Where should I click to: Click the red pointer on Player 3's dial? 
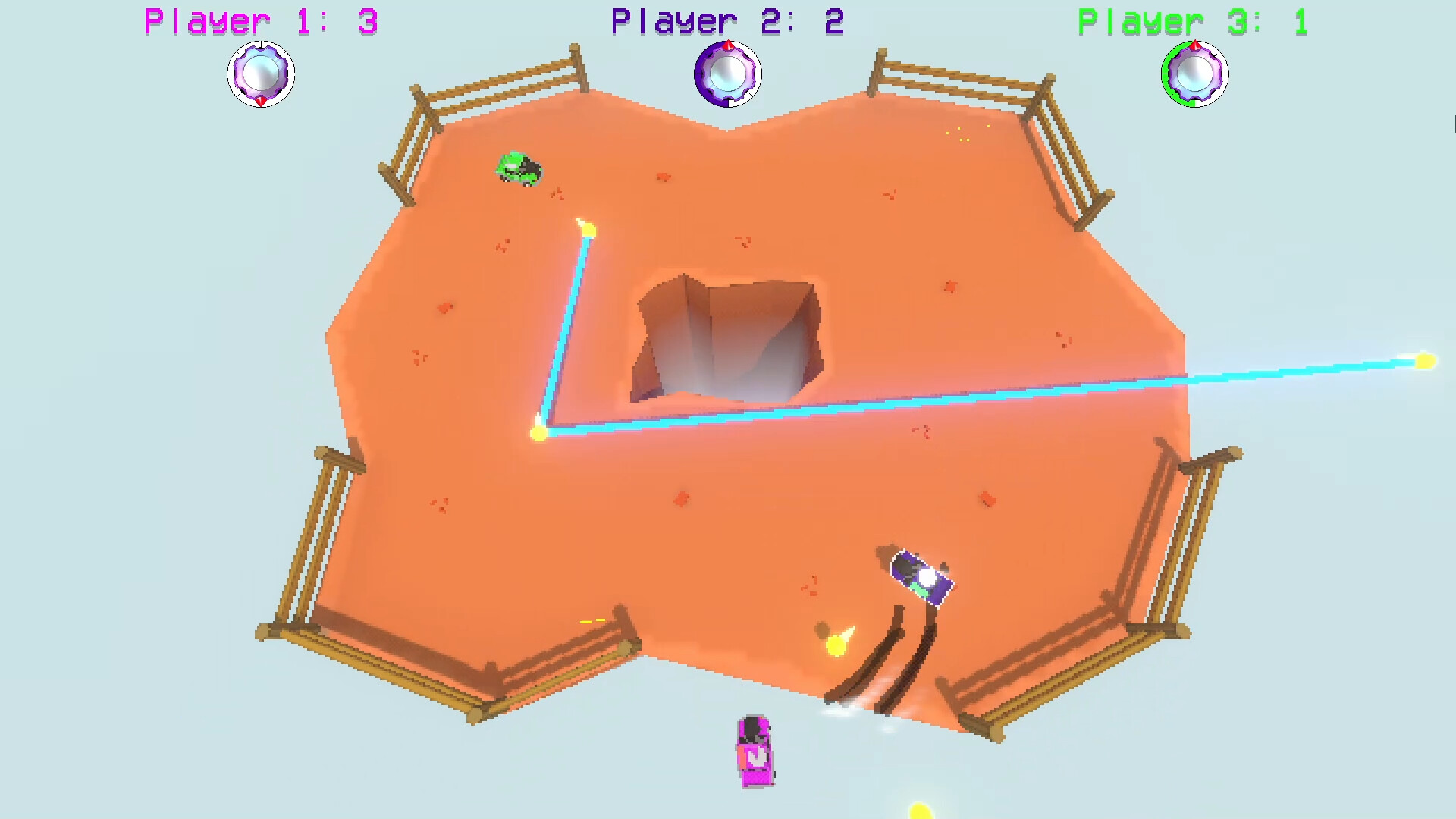[1196, 45]
